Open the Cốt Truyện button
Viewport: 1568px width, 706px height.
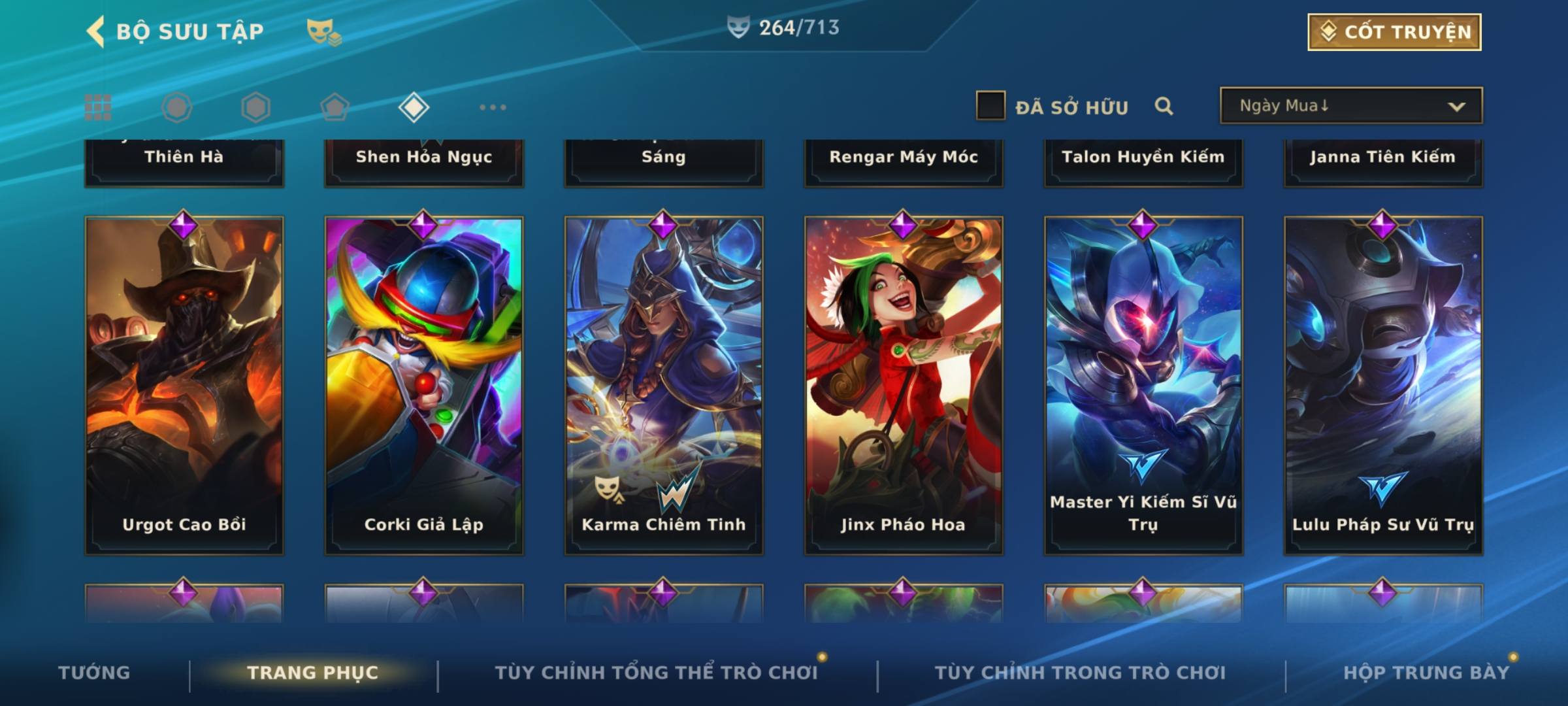click(x=1394, y=31)
